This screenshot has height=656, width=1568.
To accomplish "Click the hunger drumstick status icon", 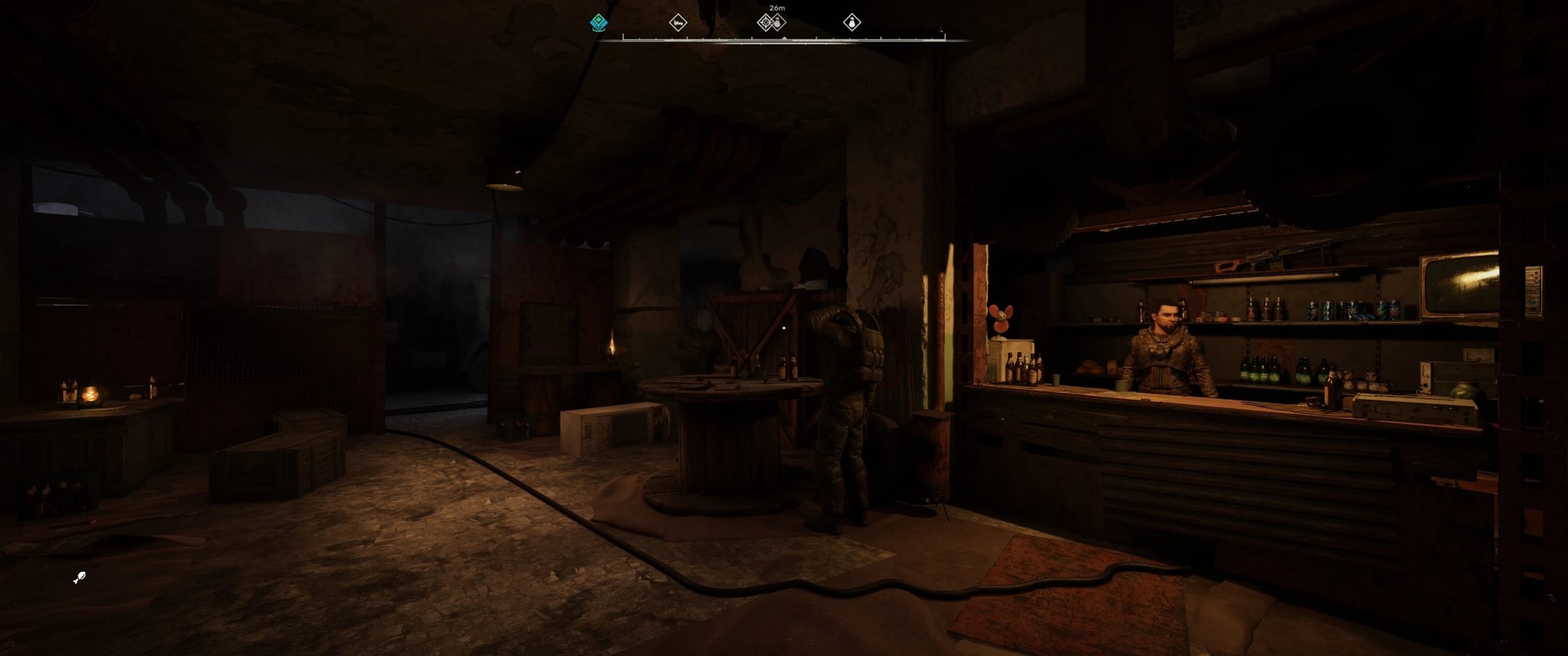I will (x=80, y=576).
